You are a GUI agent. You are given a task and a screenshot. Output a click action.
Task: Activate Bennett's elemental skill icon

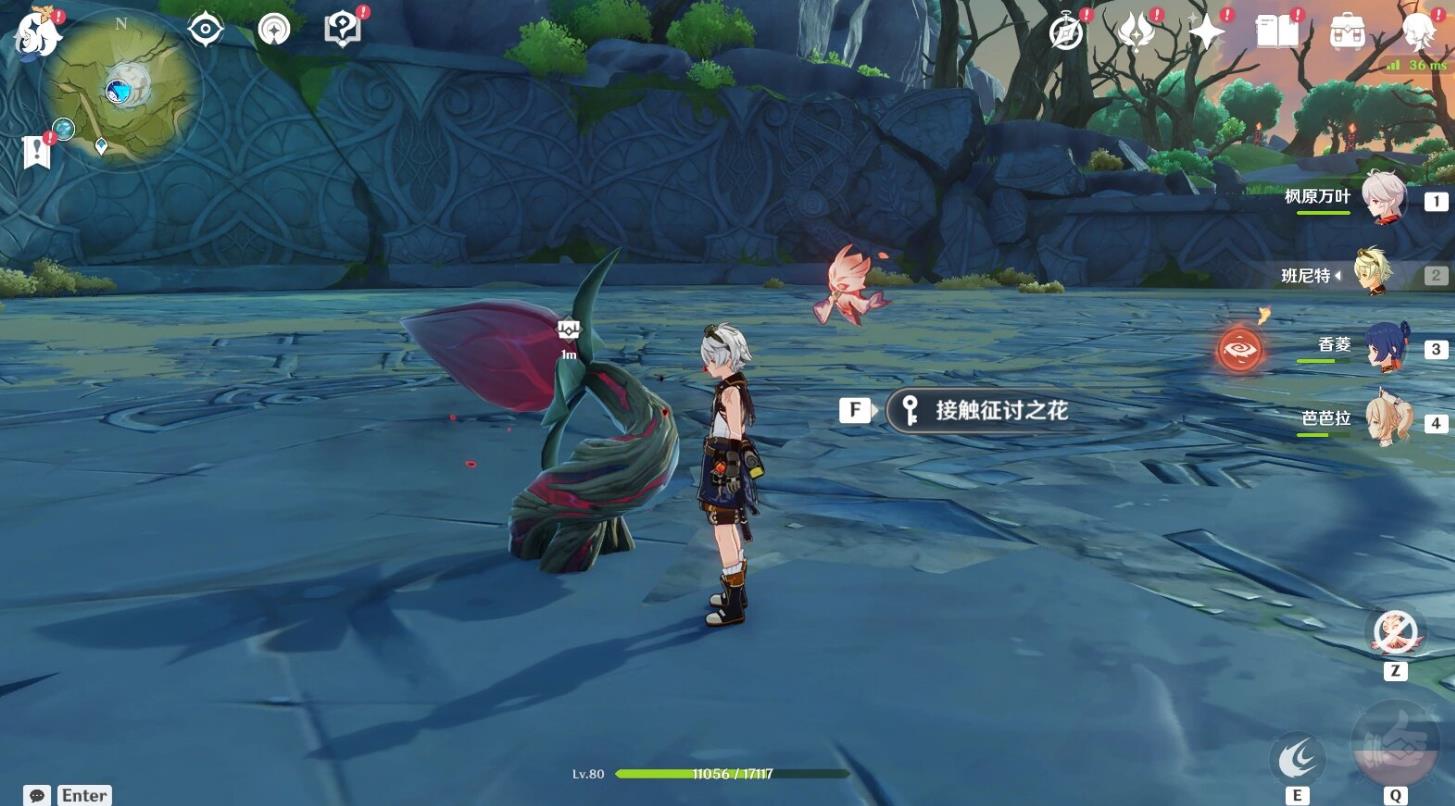click(x=1297, y=759)
